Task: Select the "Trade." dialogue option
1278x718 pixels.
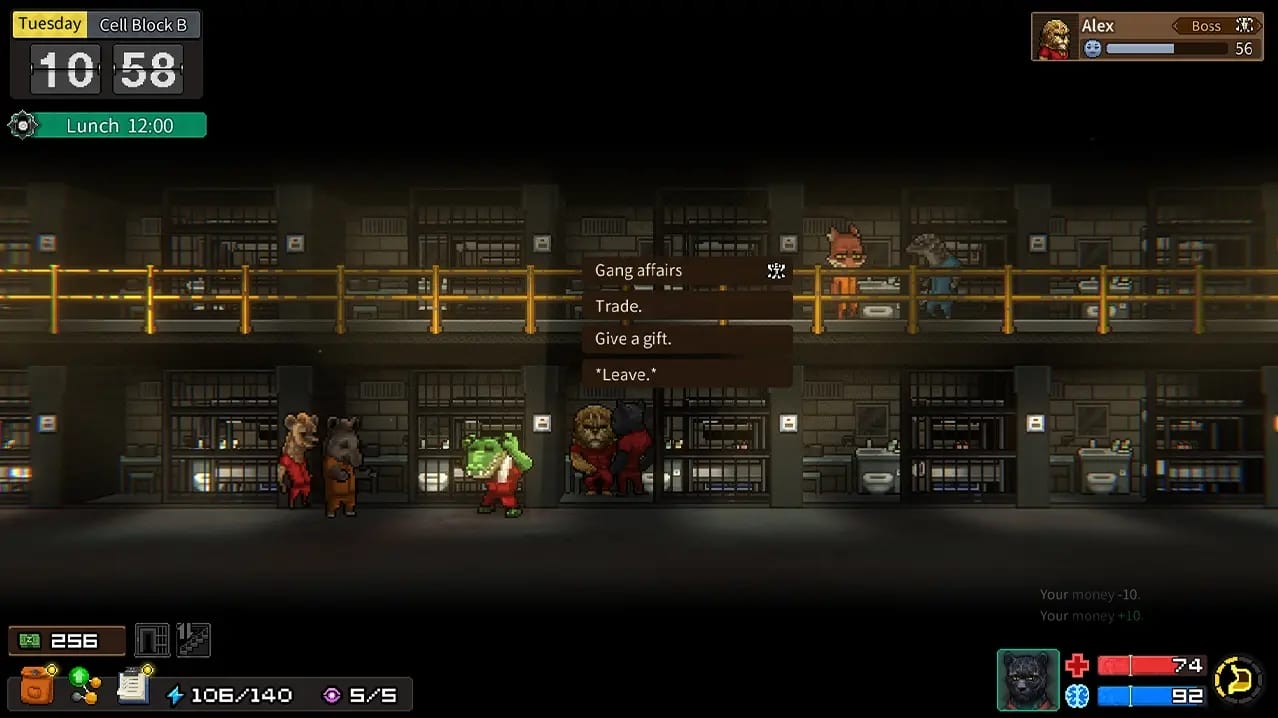Action: click(687, 306)
